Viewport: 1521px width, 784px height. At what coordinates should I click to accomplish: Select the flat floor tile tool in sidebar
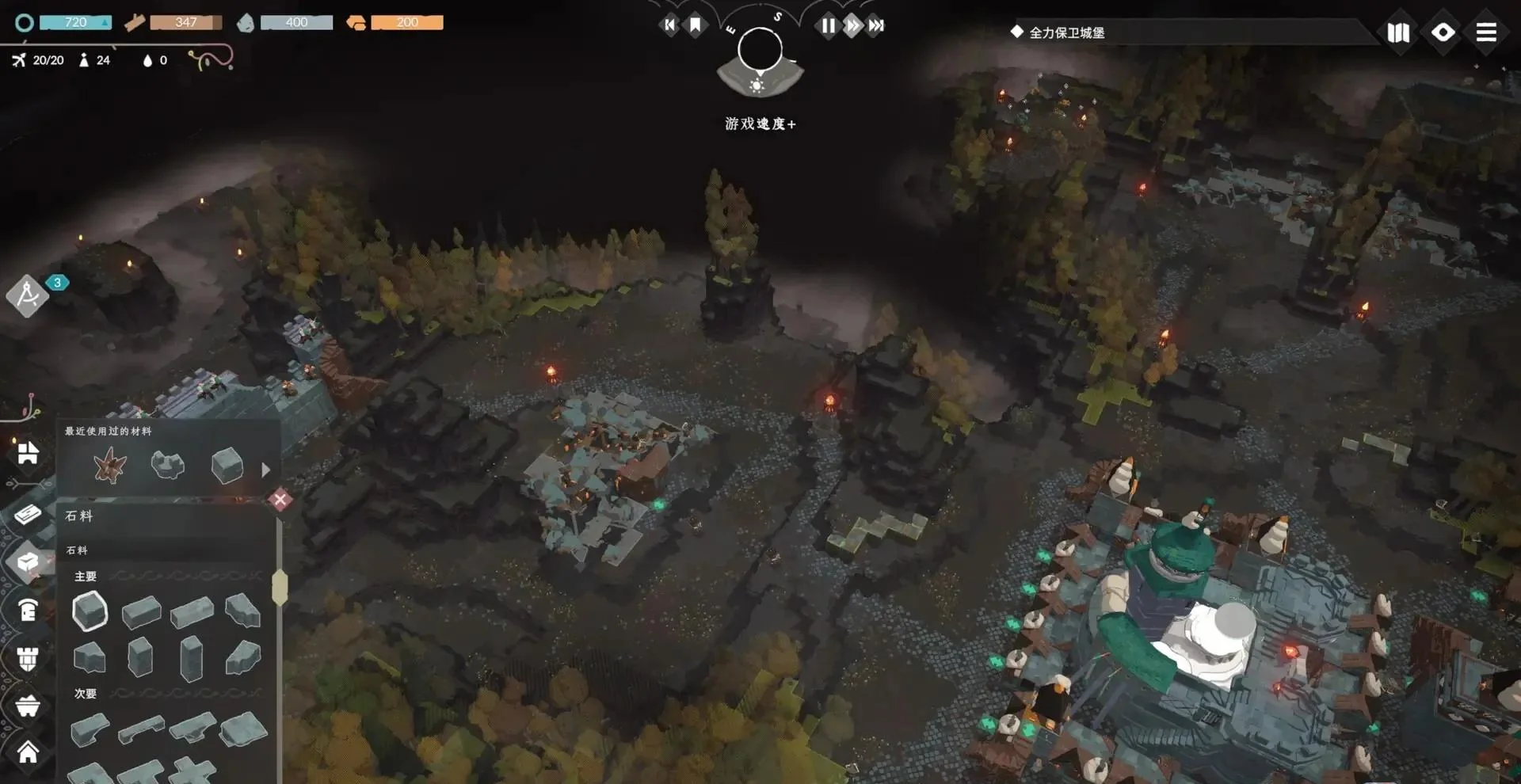28,512
